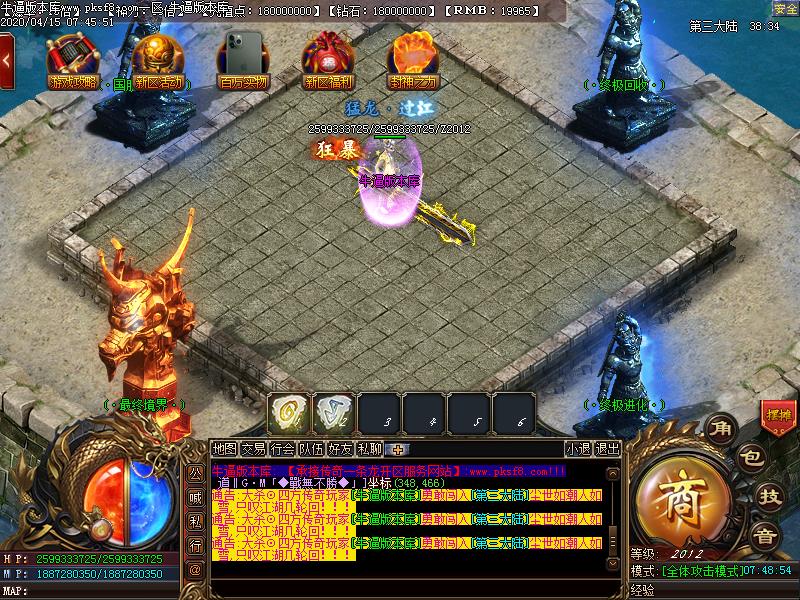
Task: Click the 退出 exit button
Action: (x=607, y=449)
